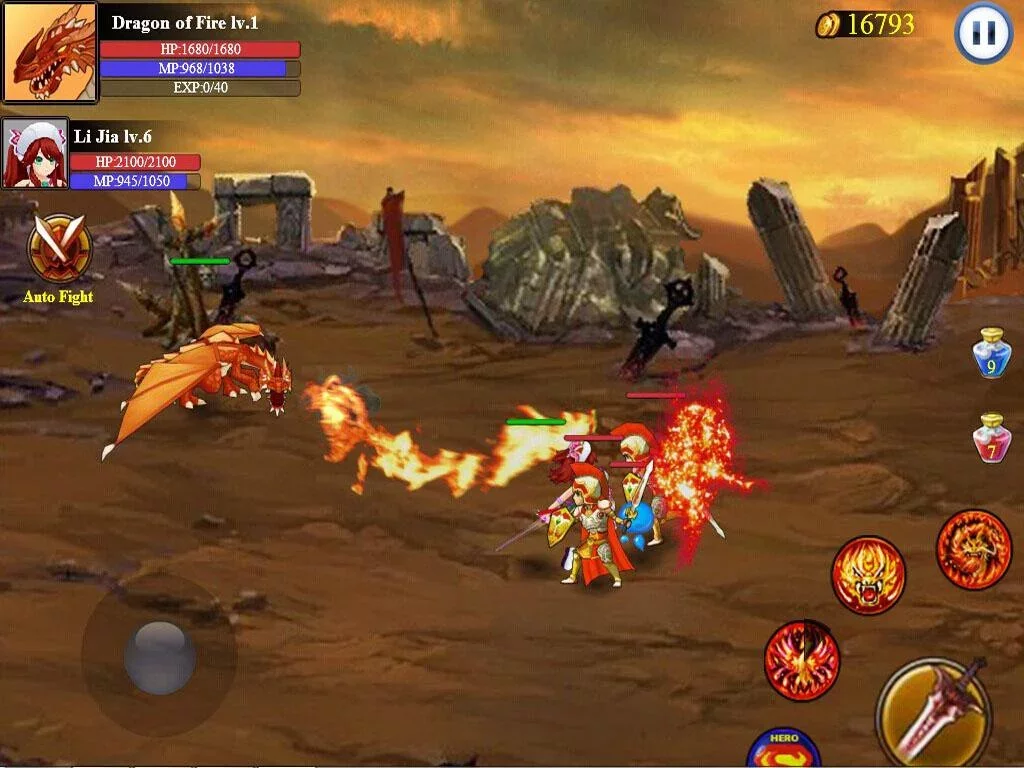This screenshot has width=1024, height=768.
Task: Cast the swirling fire dragon skill
Action: (x=974, y=549)
